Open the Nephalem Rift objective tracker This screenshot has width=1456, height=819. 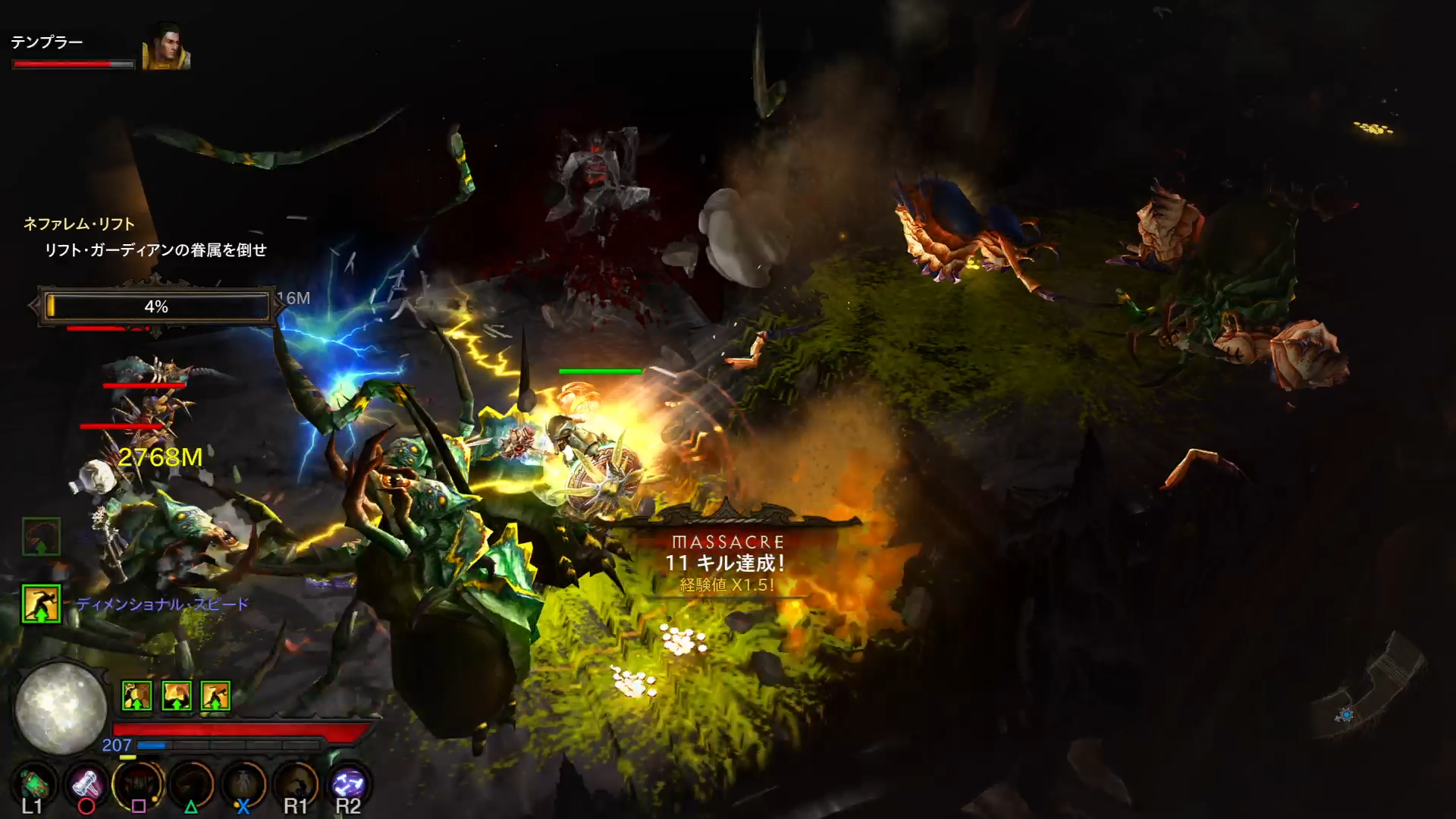(x=79, y=224)
